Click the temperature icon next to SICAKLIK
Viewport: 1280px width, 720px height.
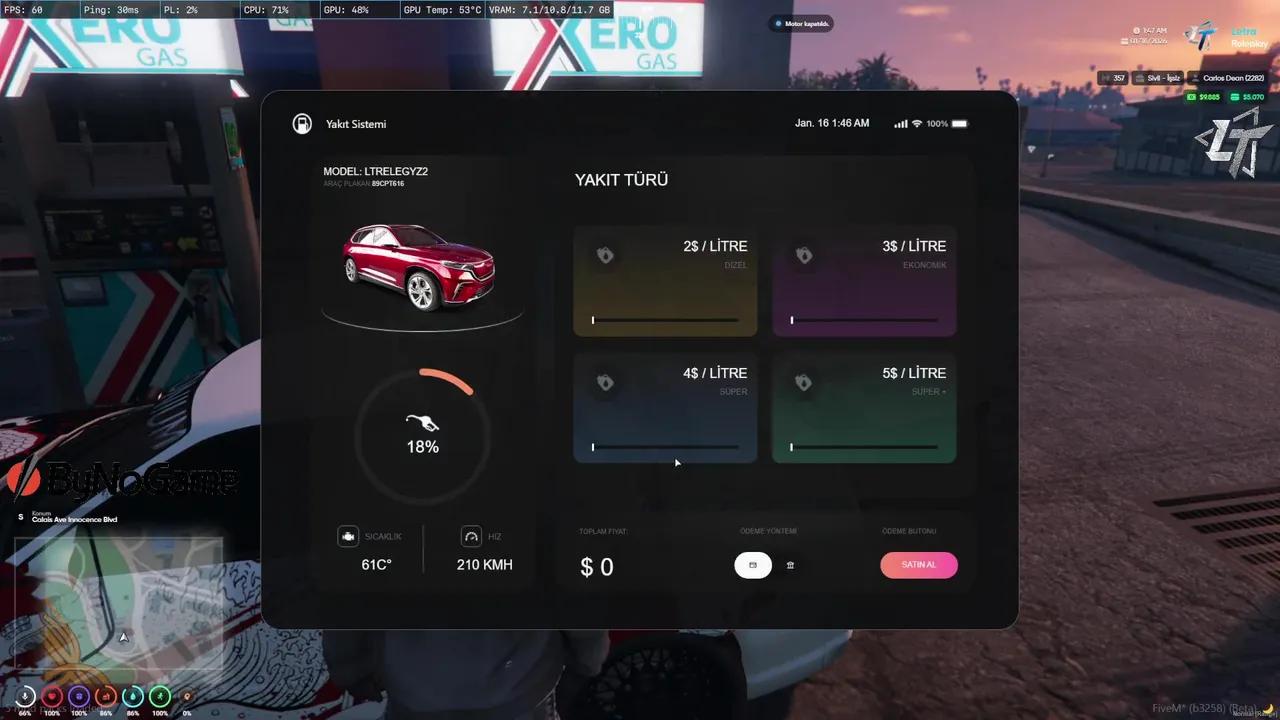(x=348, y=536)
